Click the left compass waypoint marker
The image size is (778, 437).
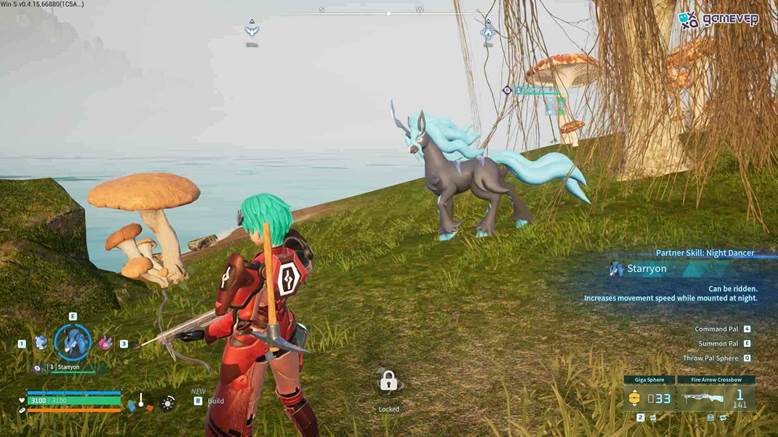point(252,30)
